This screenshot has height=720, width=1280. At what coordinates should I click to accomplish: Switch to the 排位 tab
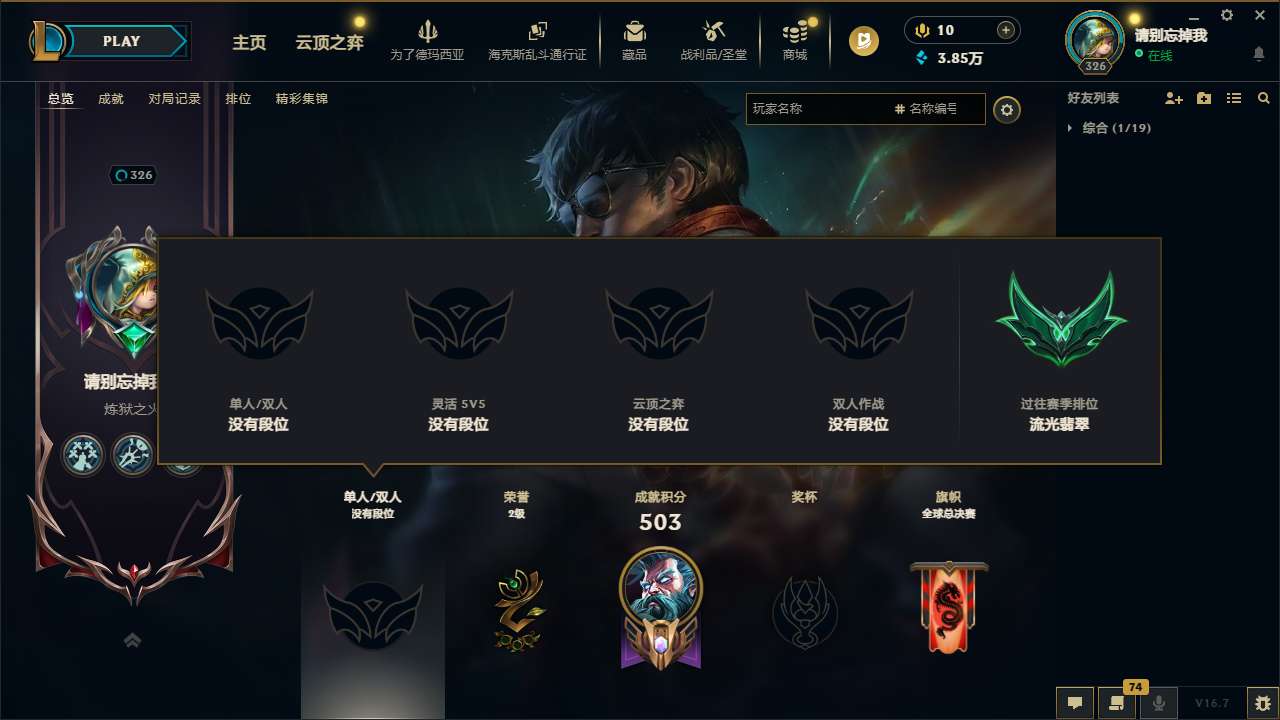click(238, 99)
